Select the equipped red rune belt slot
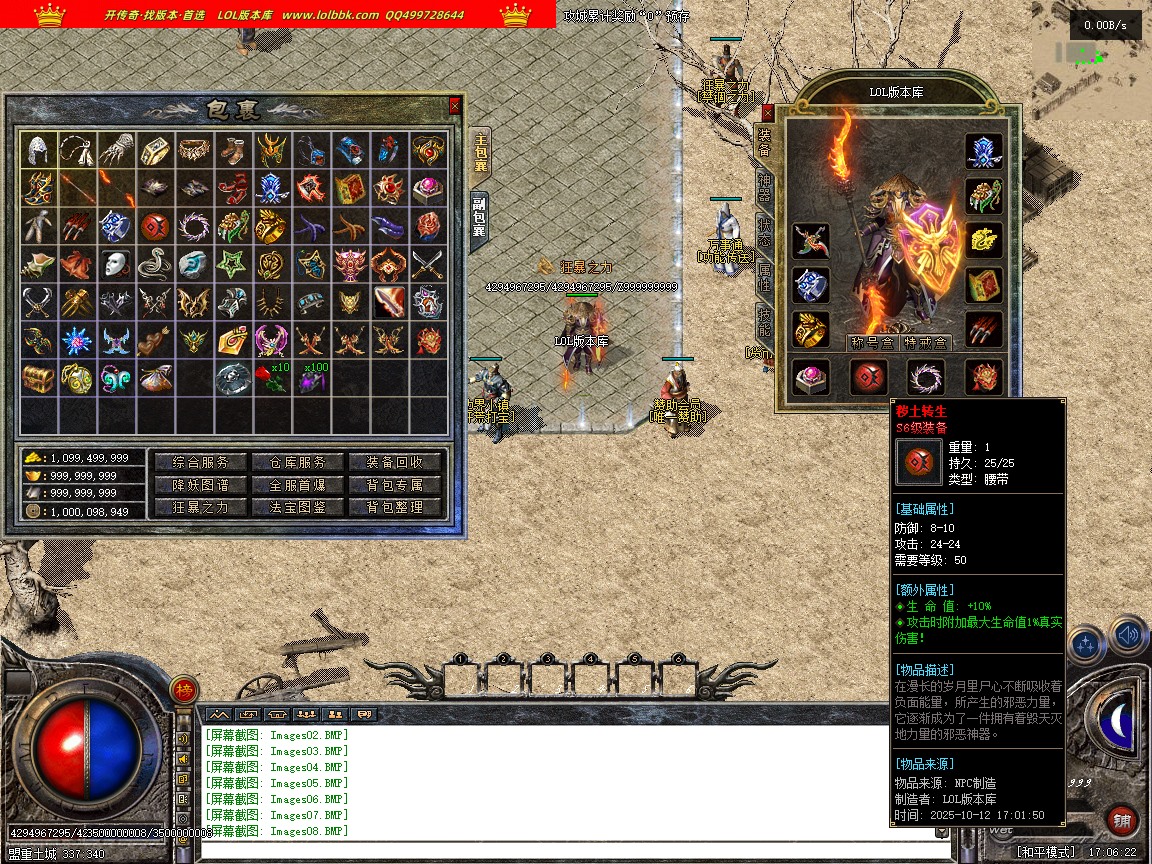The width and height of the screenshot is (1152, 864). (868, 377)
